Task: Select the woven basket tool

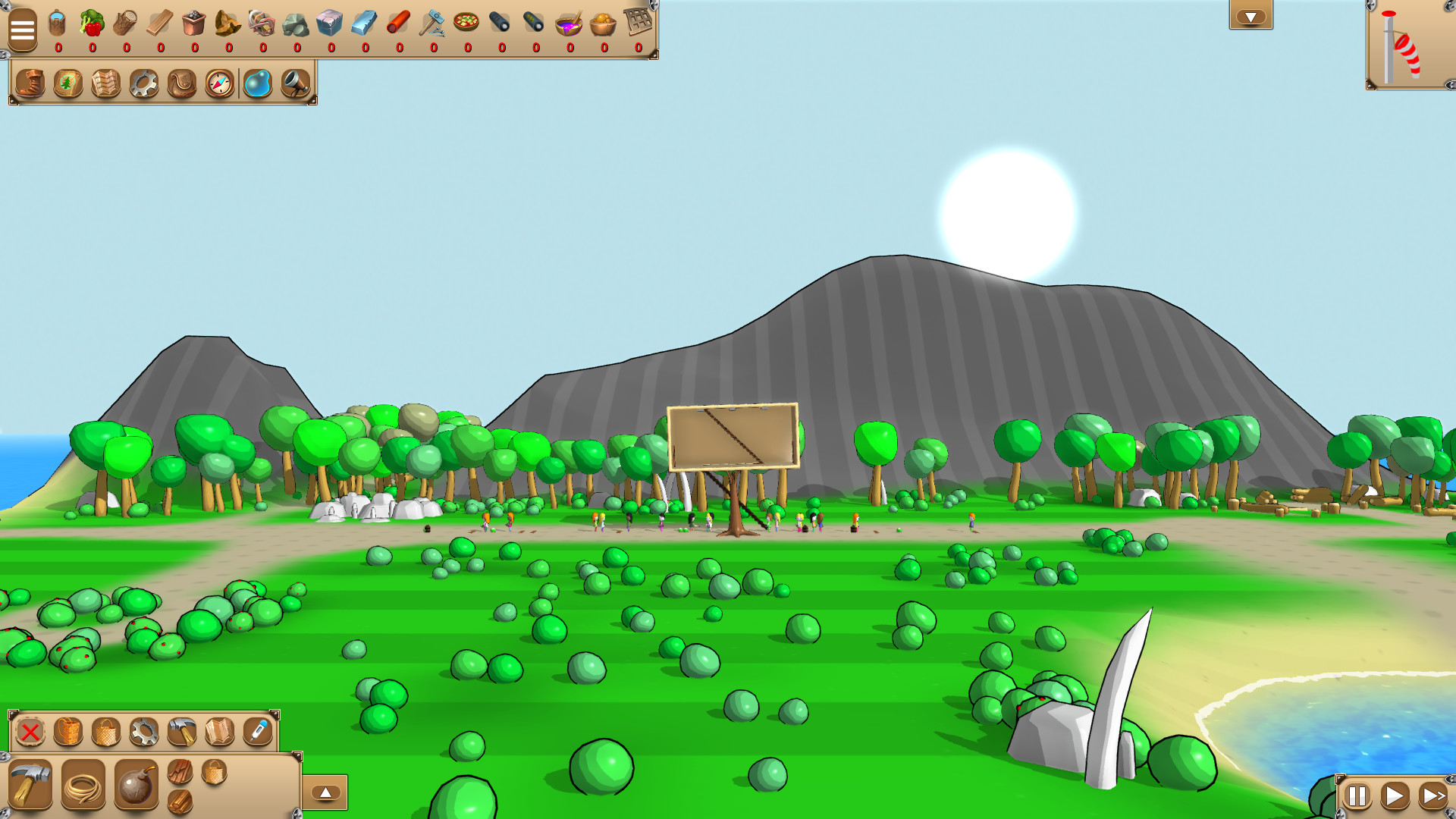Action: (x=105, y=730)
